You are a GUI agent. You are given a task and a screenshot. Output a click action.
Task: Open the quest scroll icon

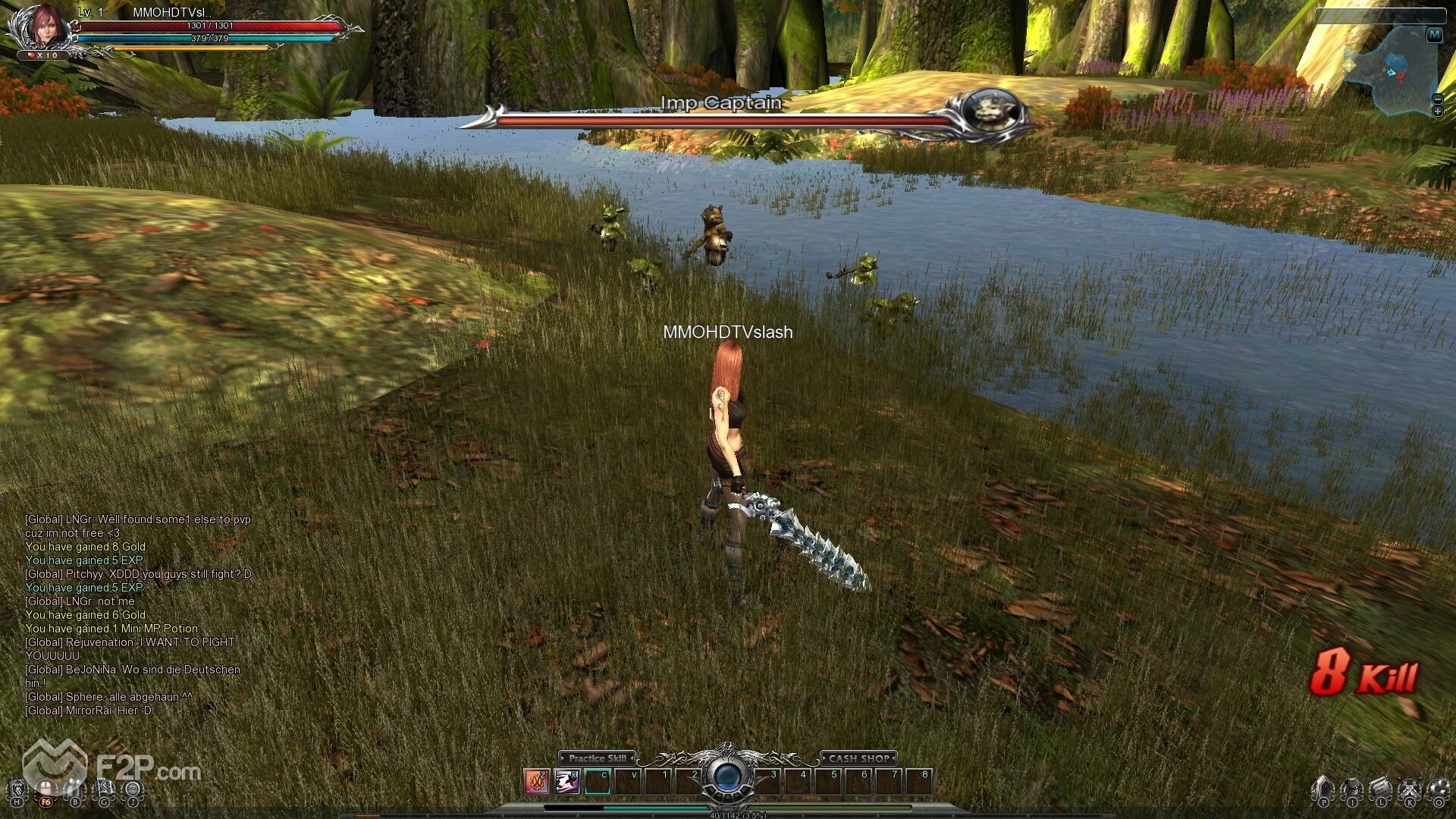pos(1381,789)
